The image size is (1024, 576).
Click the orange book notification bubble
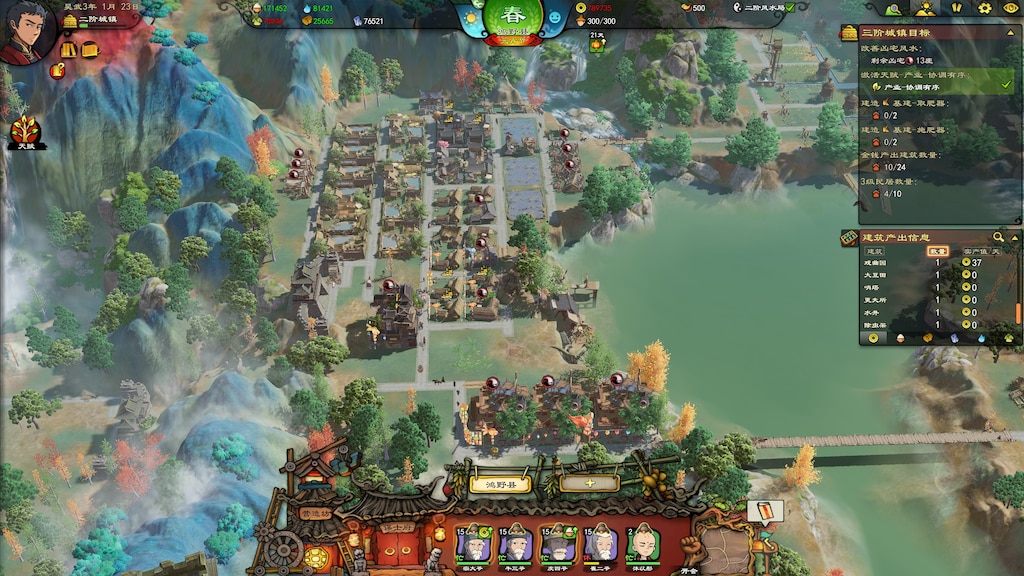tap(764, 510)
